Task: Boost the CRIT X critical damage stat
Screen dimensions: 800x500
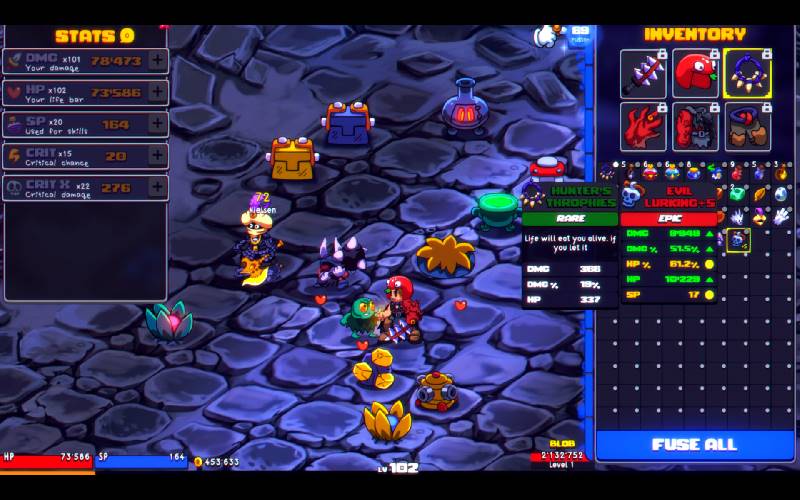Action: 157,188
